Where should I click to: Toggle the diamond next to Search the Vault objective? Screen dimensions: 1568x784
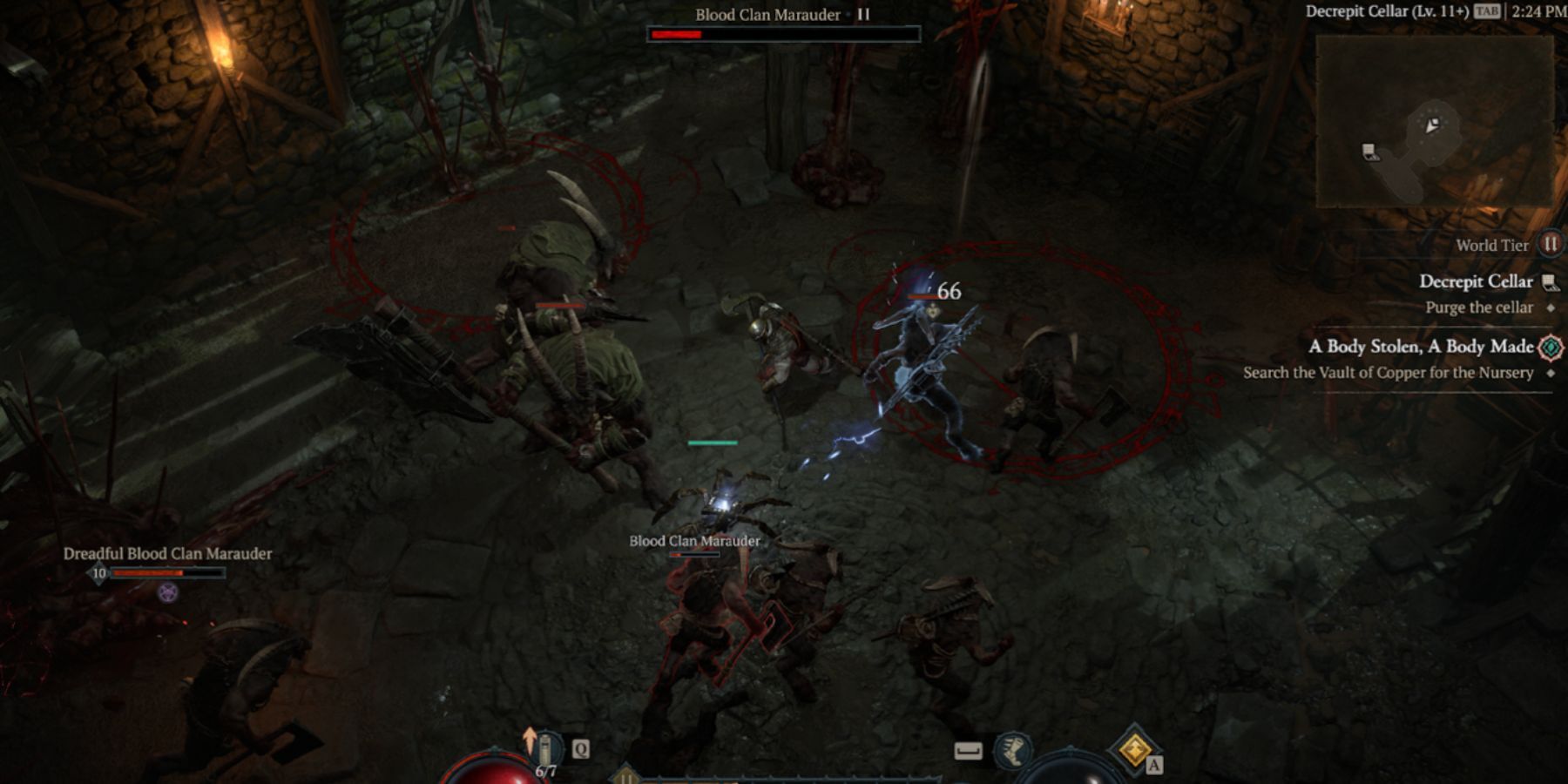[x=1549, y=372]
